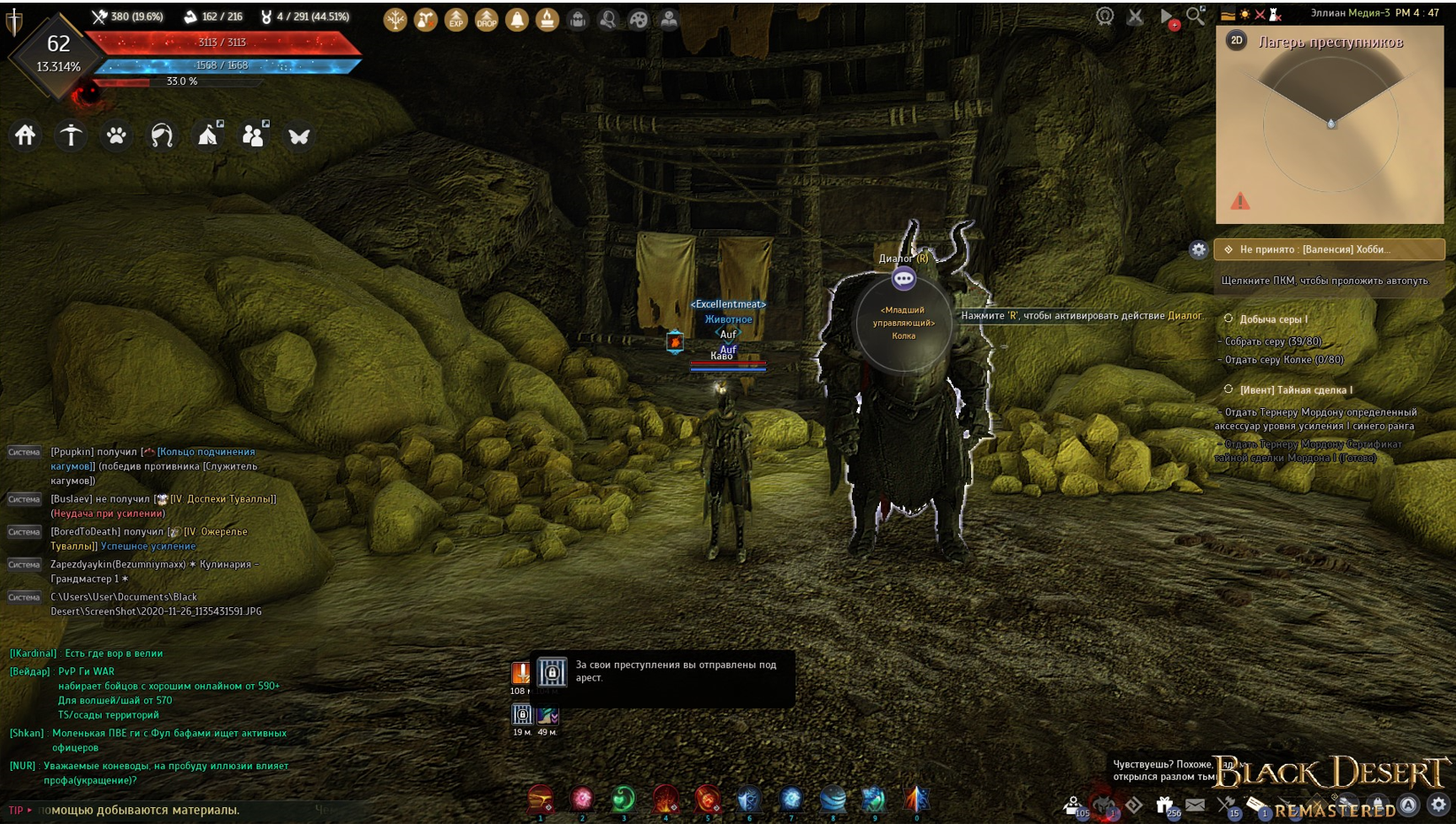
Task: Click the tent camp icon
Action: 209,135
